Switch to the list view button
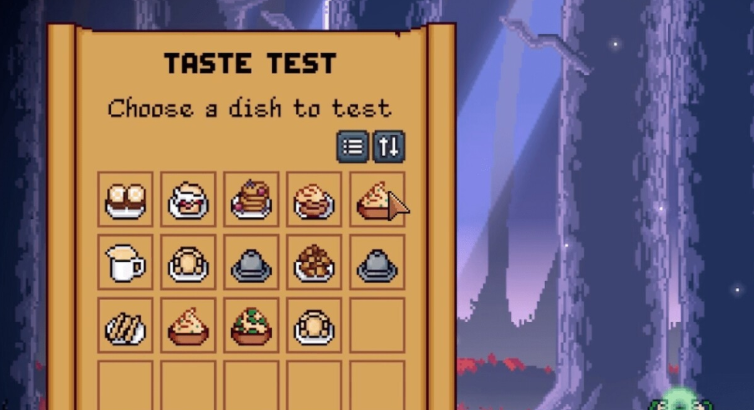 pos(353,147)
